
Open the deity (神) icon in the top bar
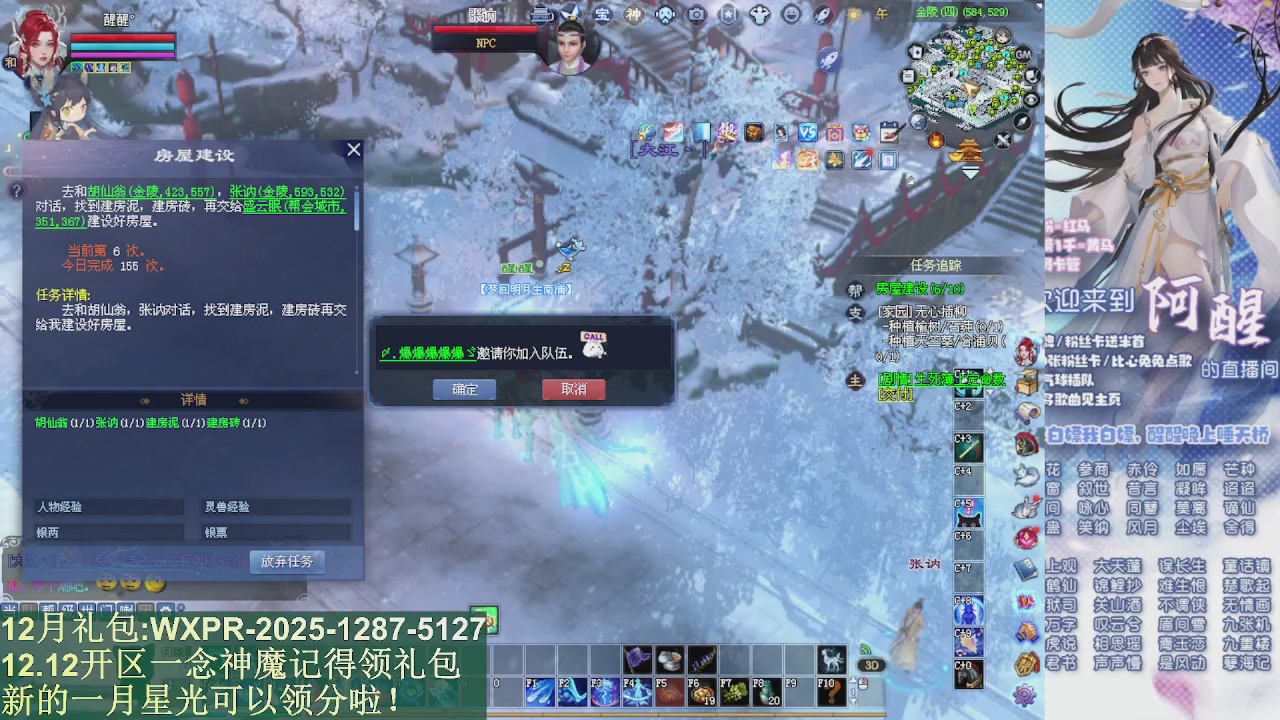click(633, 15)
